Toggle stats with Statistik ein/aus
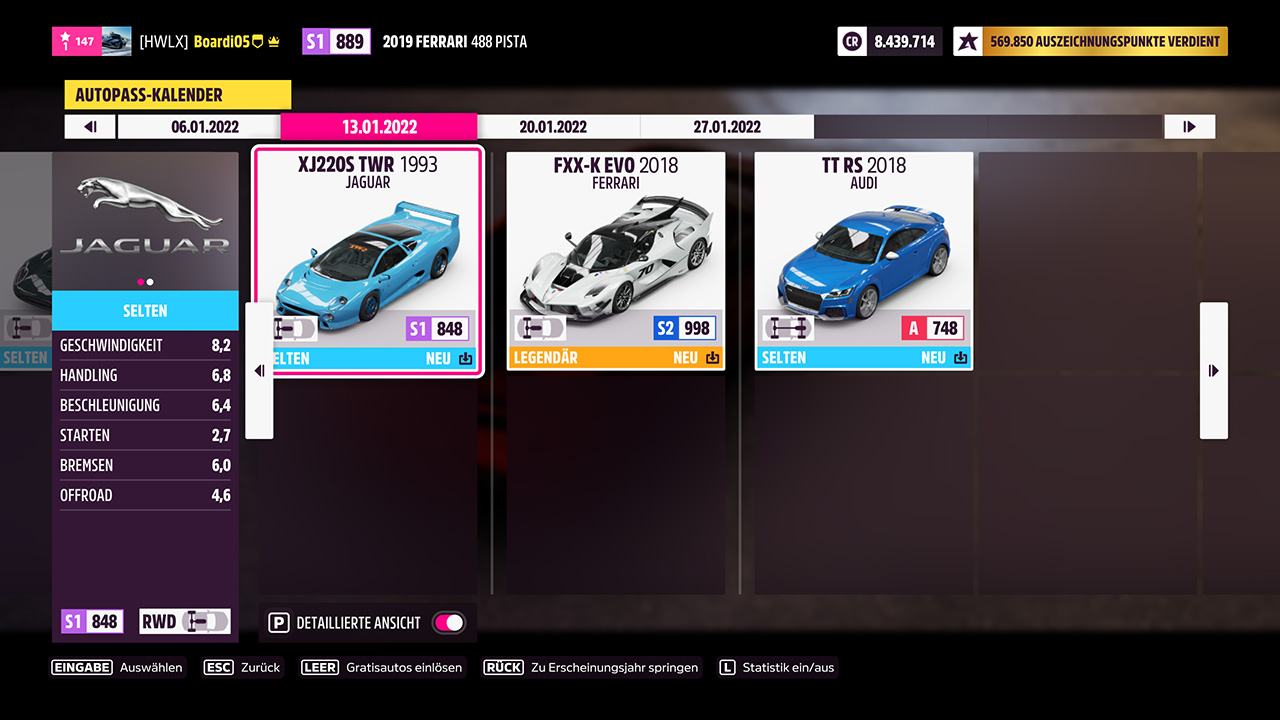The width and height of the screenshot is (1280, 720). [777, 667]
